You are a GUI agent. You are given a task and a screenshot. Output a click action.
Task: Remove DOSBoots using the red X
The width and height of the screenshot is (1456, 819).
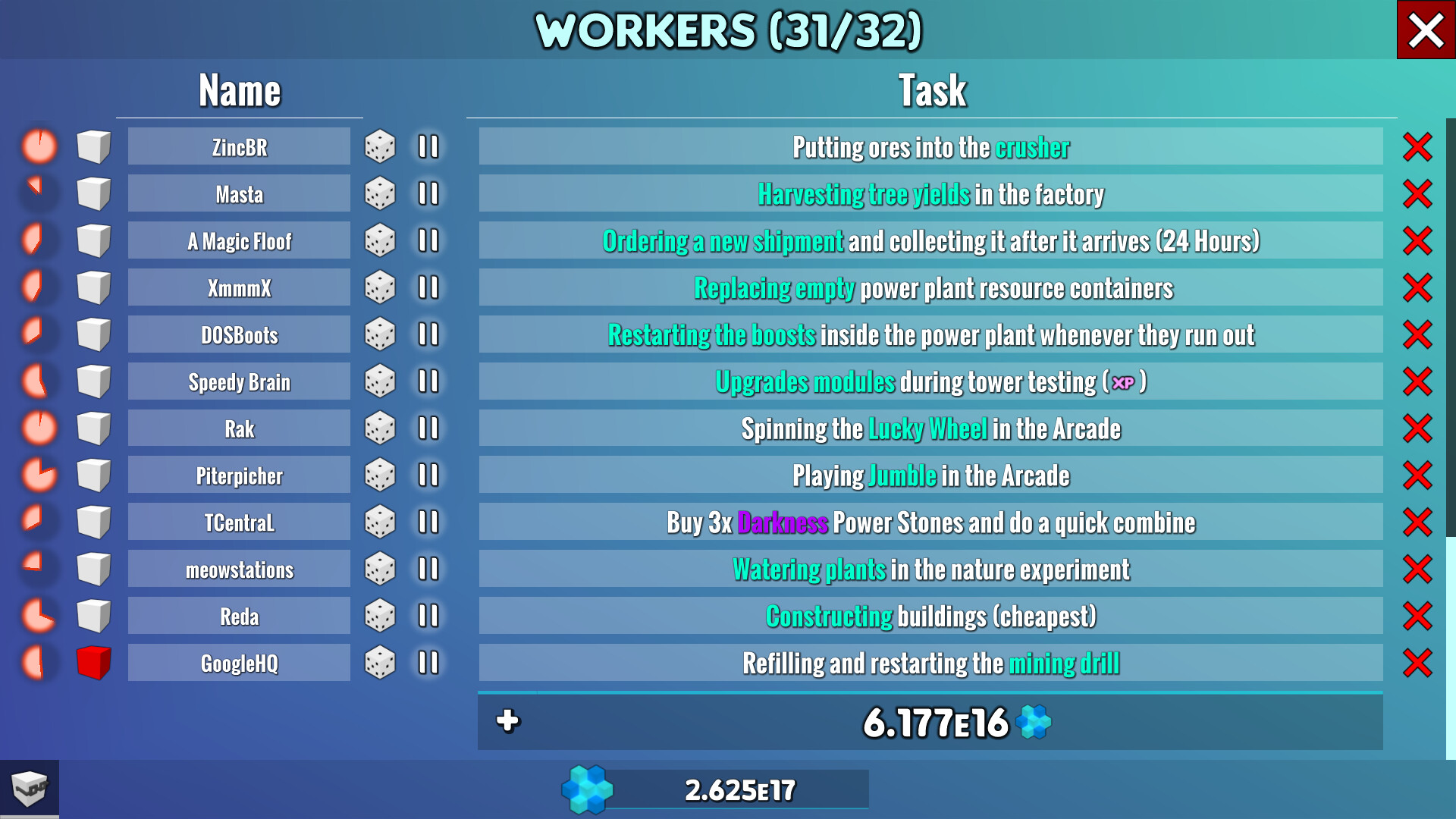click(x=1415, y=334)
